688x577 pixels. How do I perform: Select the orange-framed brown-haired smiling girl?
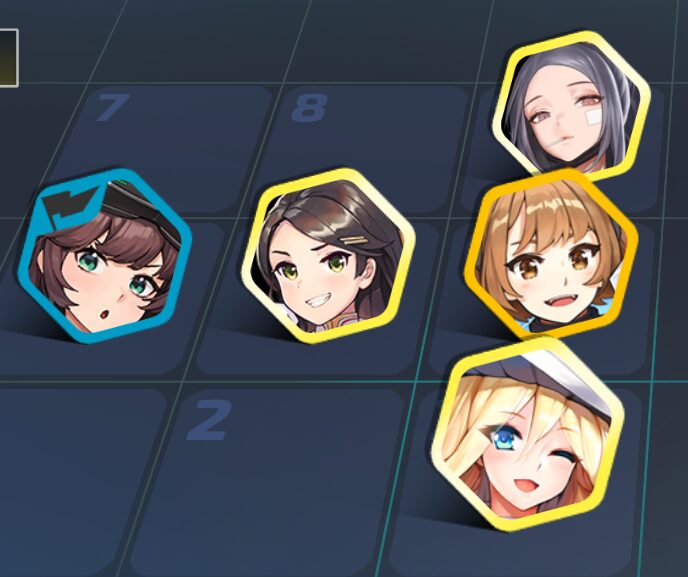[x=551, y=255]
